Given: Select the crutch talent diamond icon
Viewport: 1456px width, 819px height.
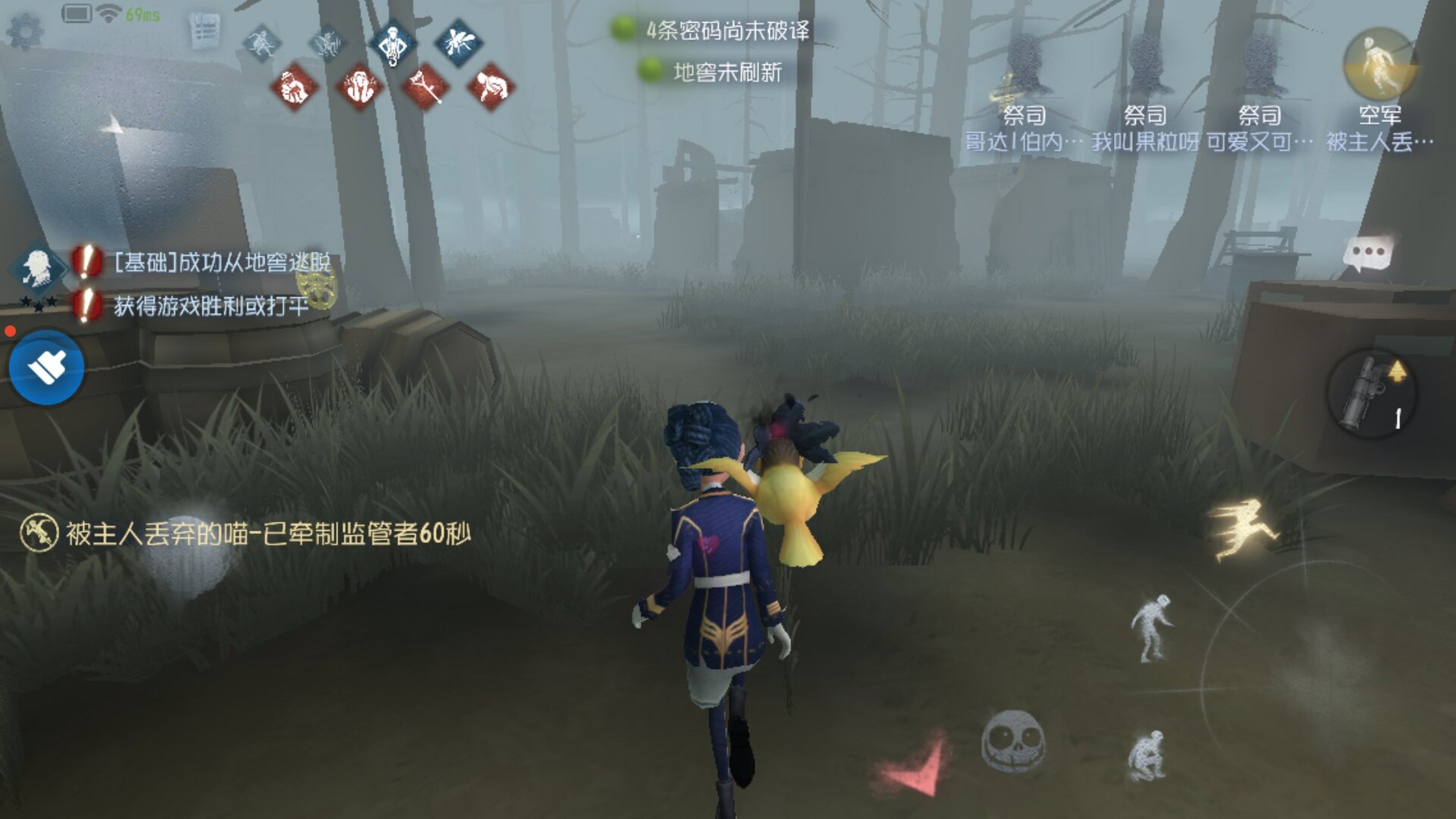Looking at the screenshot, I should 425,86.
